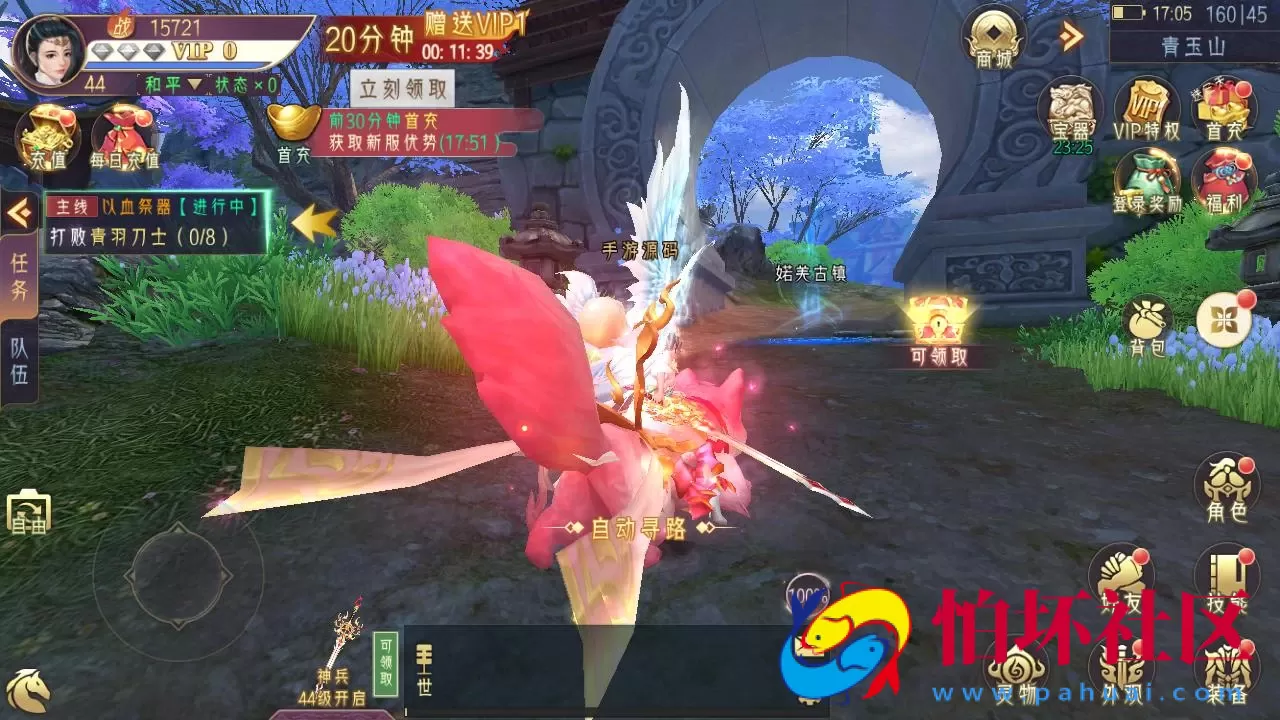Expand the four-petal menu collapse button
The height and width of the screenshot is (720, 1280).
click(1222, 318)
